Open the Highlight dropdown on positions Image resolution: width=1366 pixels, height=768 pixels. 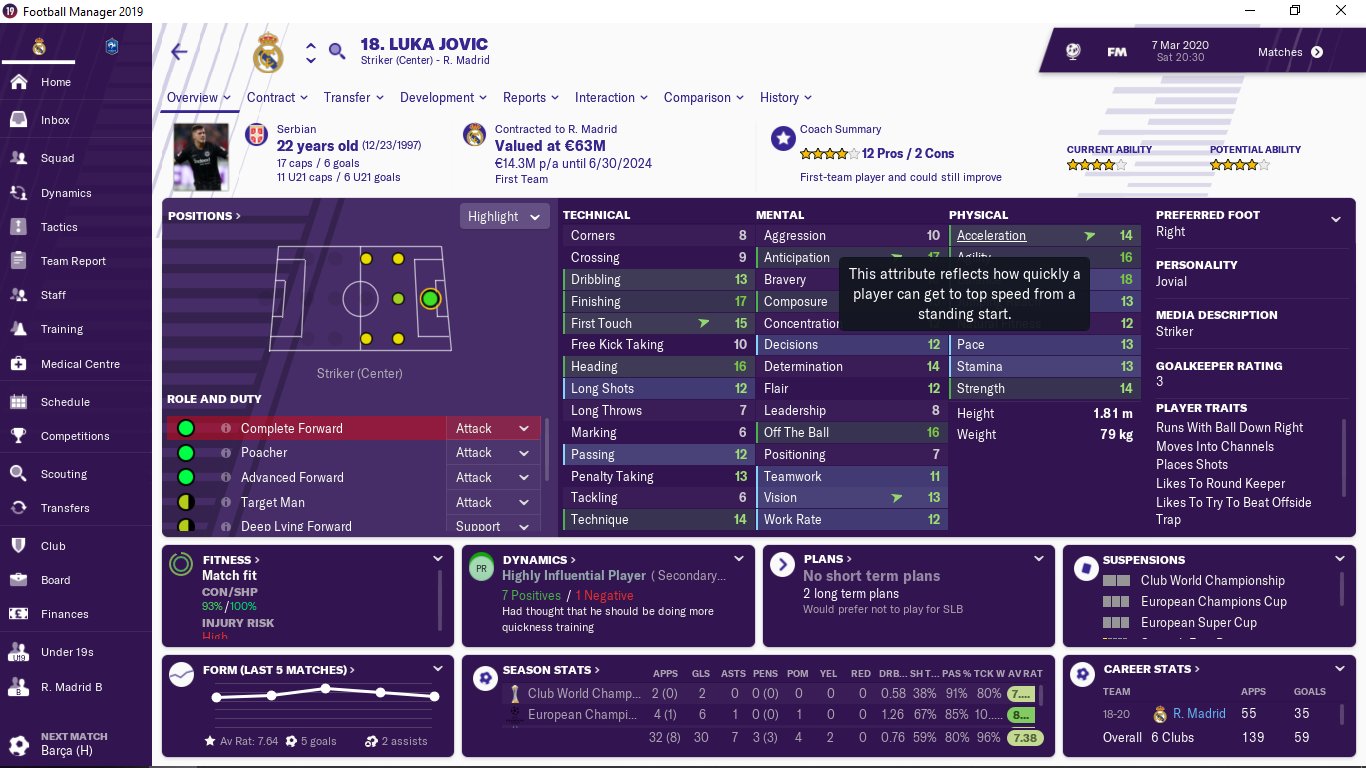[x=505, y=216]
